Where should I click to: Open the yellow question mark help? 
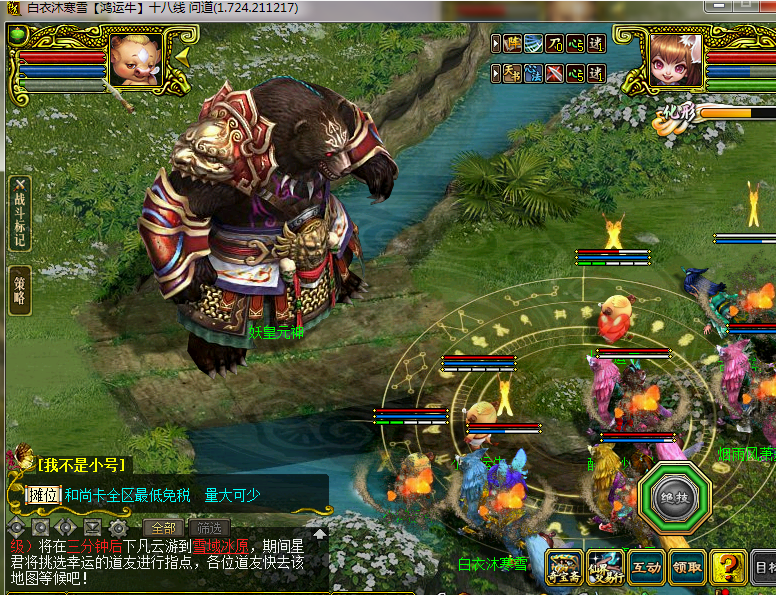(x=726, y=569)
